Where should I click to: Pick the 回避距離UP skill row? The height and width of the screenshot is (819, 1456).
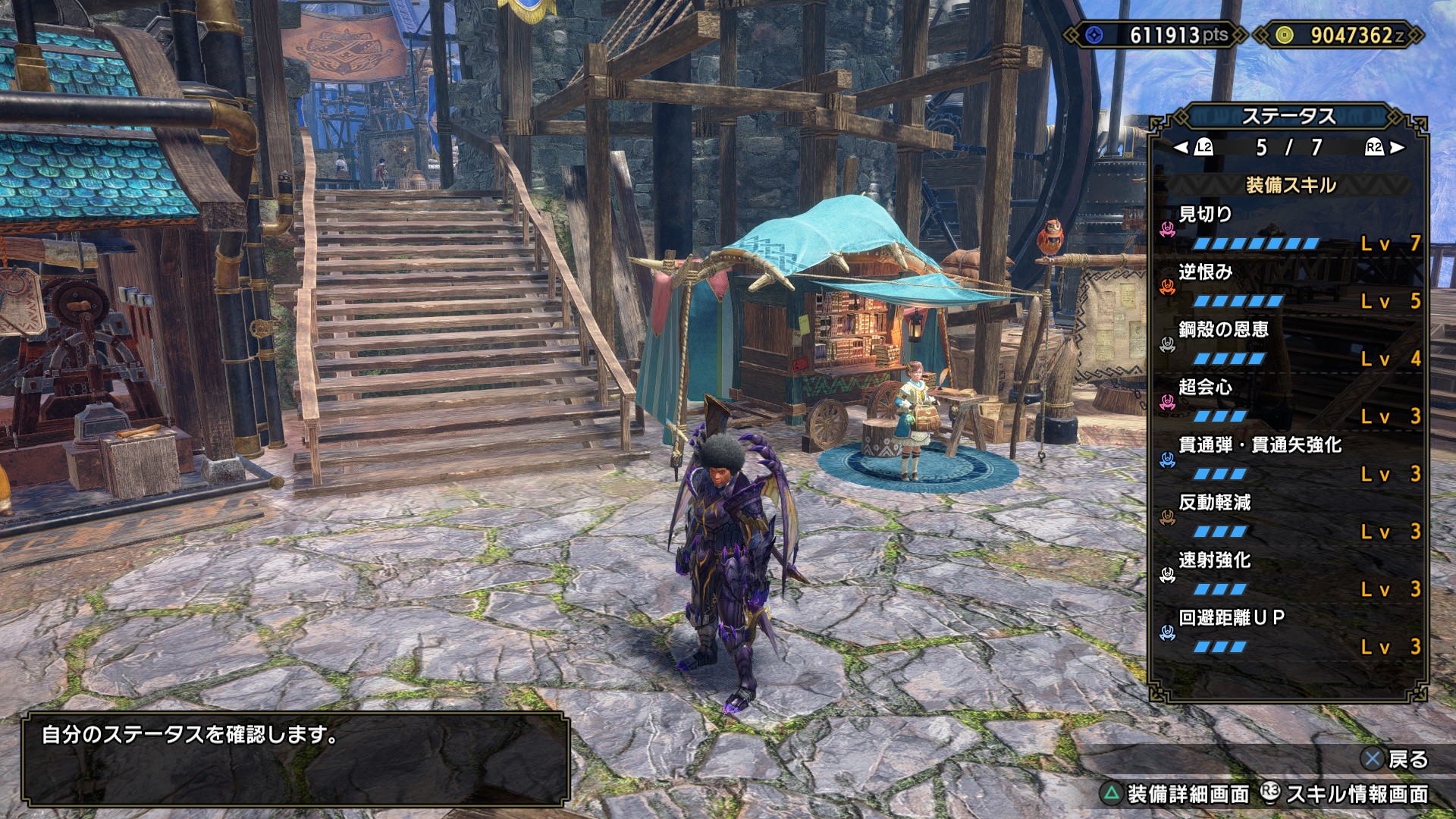click(1289, 632)
